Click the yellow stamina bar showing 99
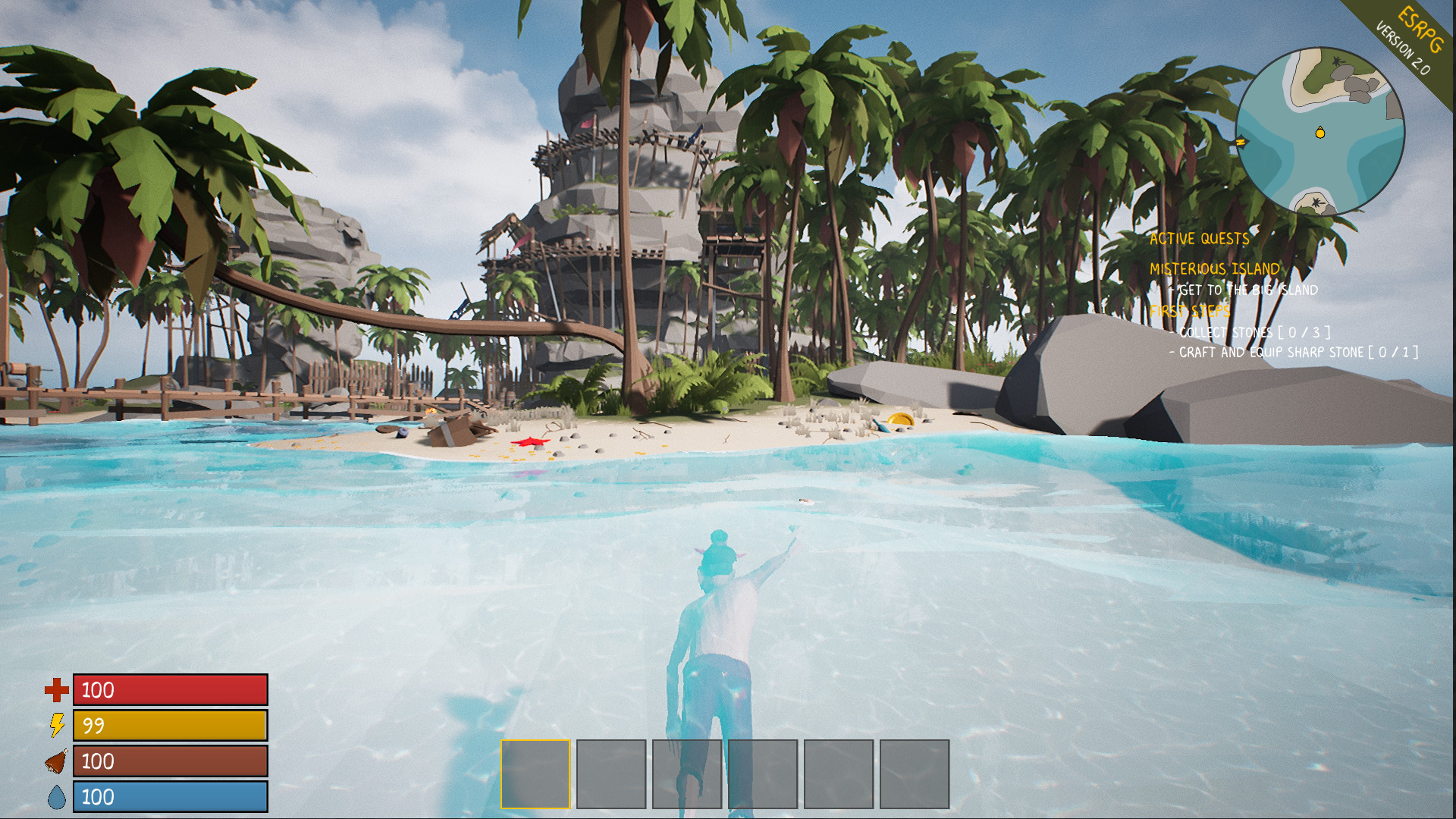The height and width of the screenshot is (819, 1456). [x=168, y=726]
